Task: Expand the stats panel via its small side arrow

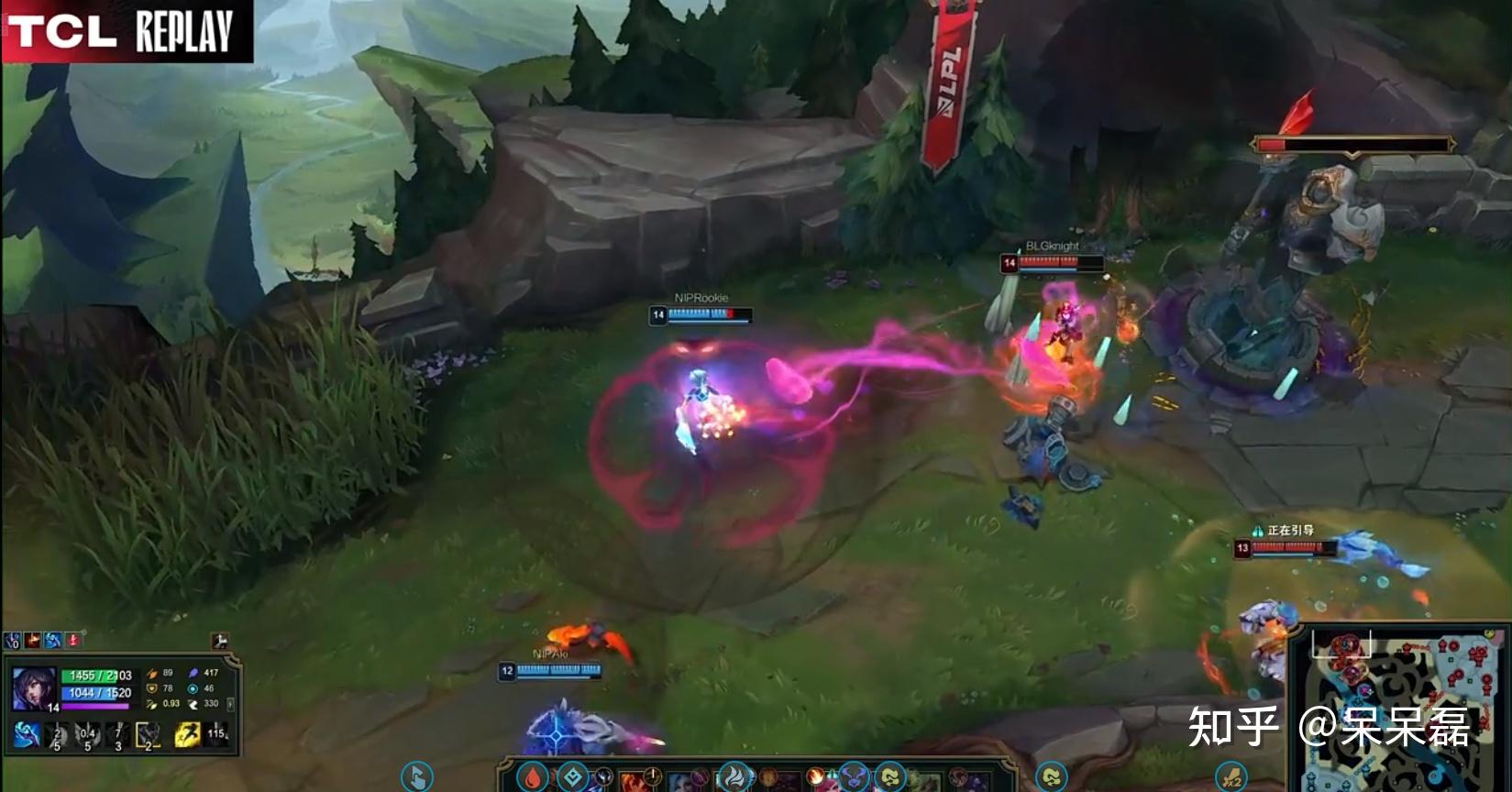Action: pos(230,704)
